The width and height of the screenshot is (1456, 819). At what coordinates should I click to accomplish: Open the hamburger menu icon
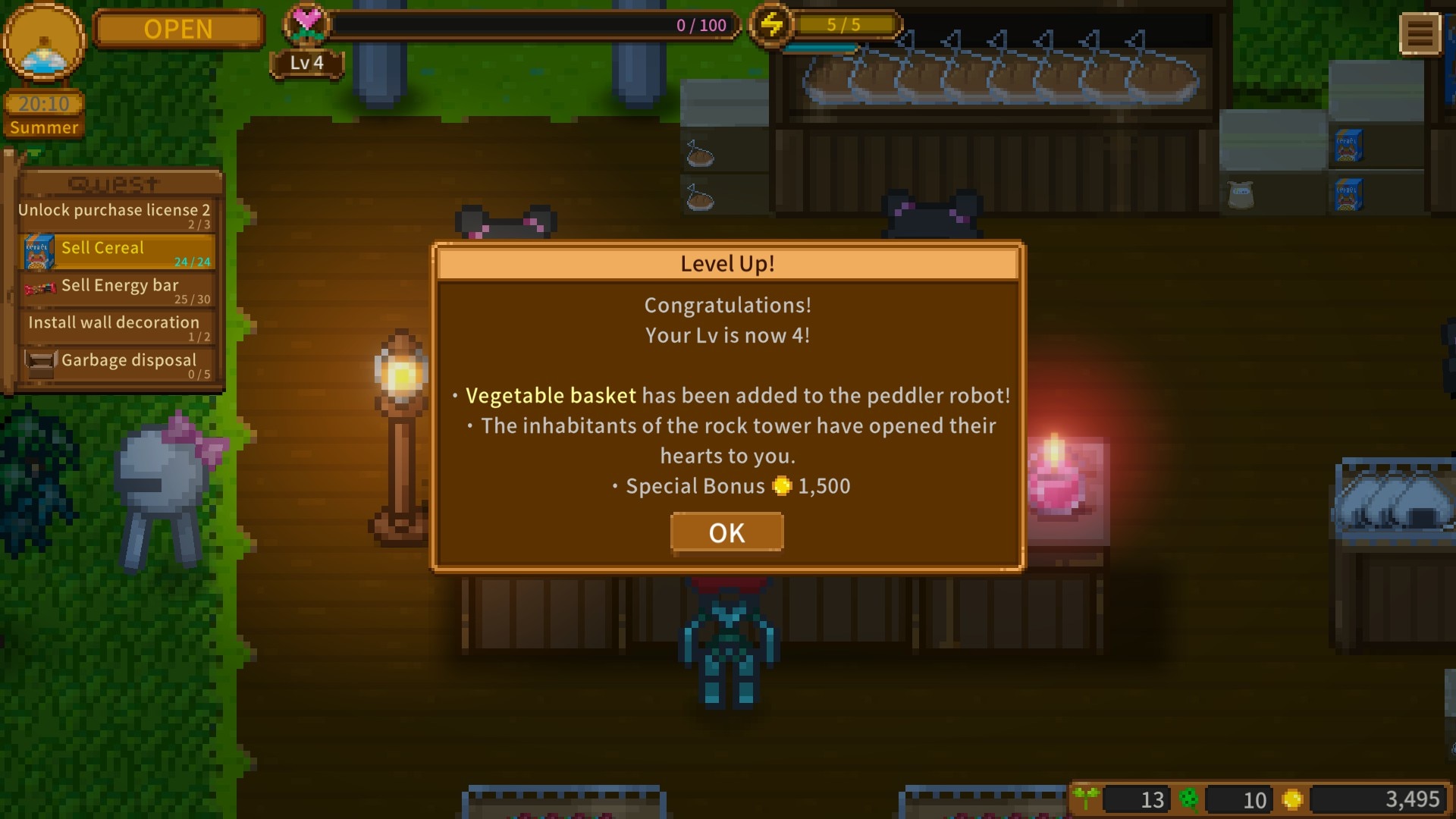(x=1420, y=33)
